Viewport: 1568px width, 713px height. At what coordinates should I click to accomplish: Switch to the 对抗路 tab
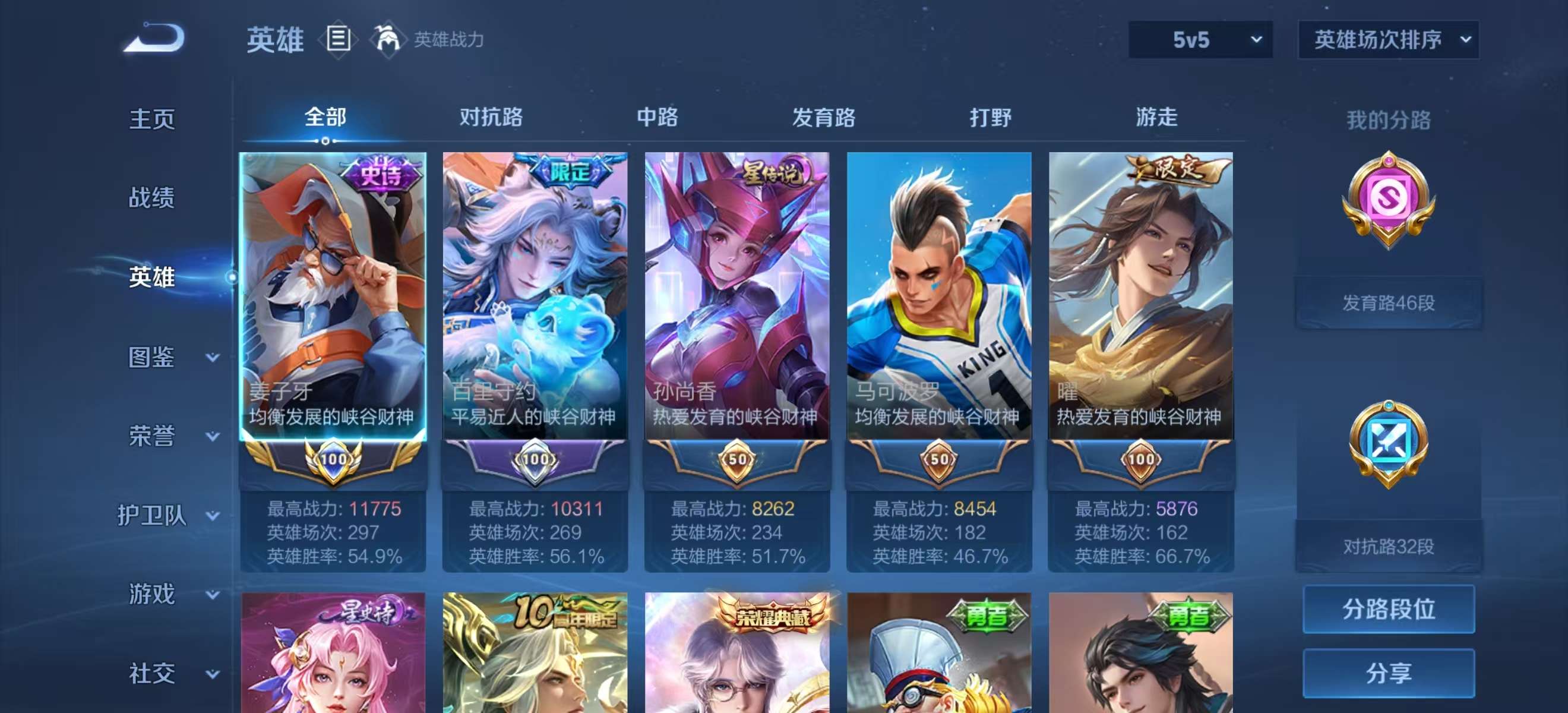493,119
